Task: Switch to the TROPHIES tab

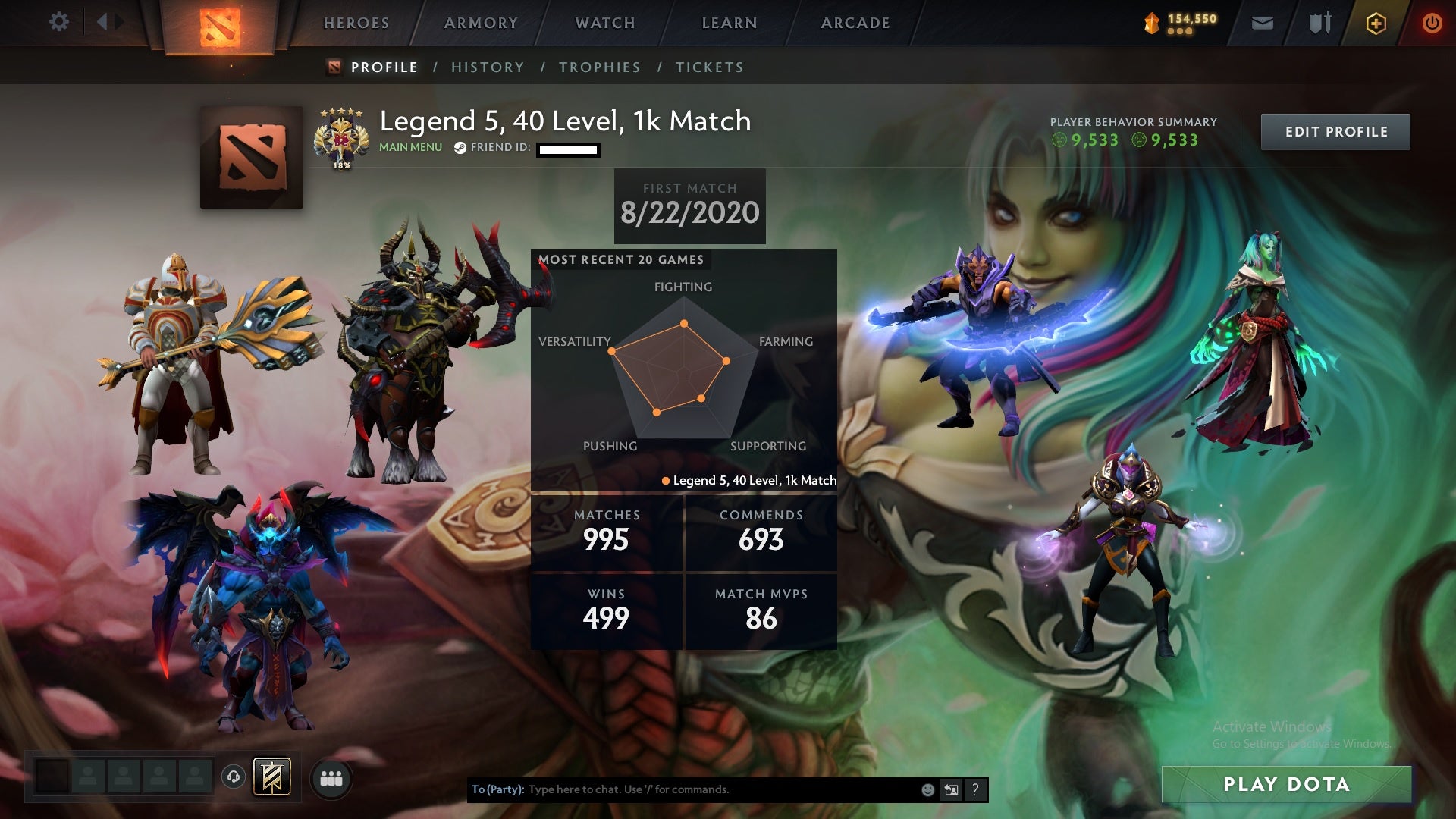Action: click(x=600, y=67)
